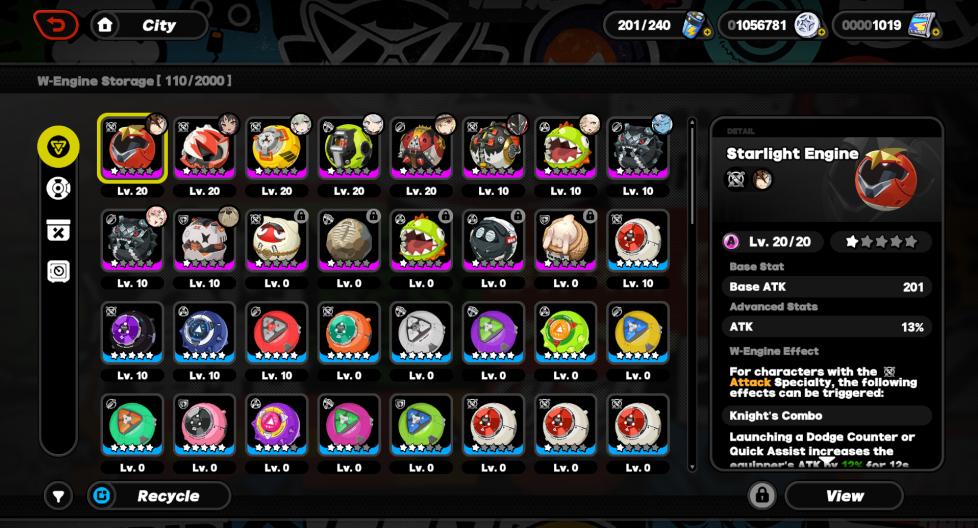The image size is (978, 528).
Task: Select the Starlight Engine red helmet W-Engine
Action: (x=133, y=149)
